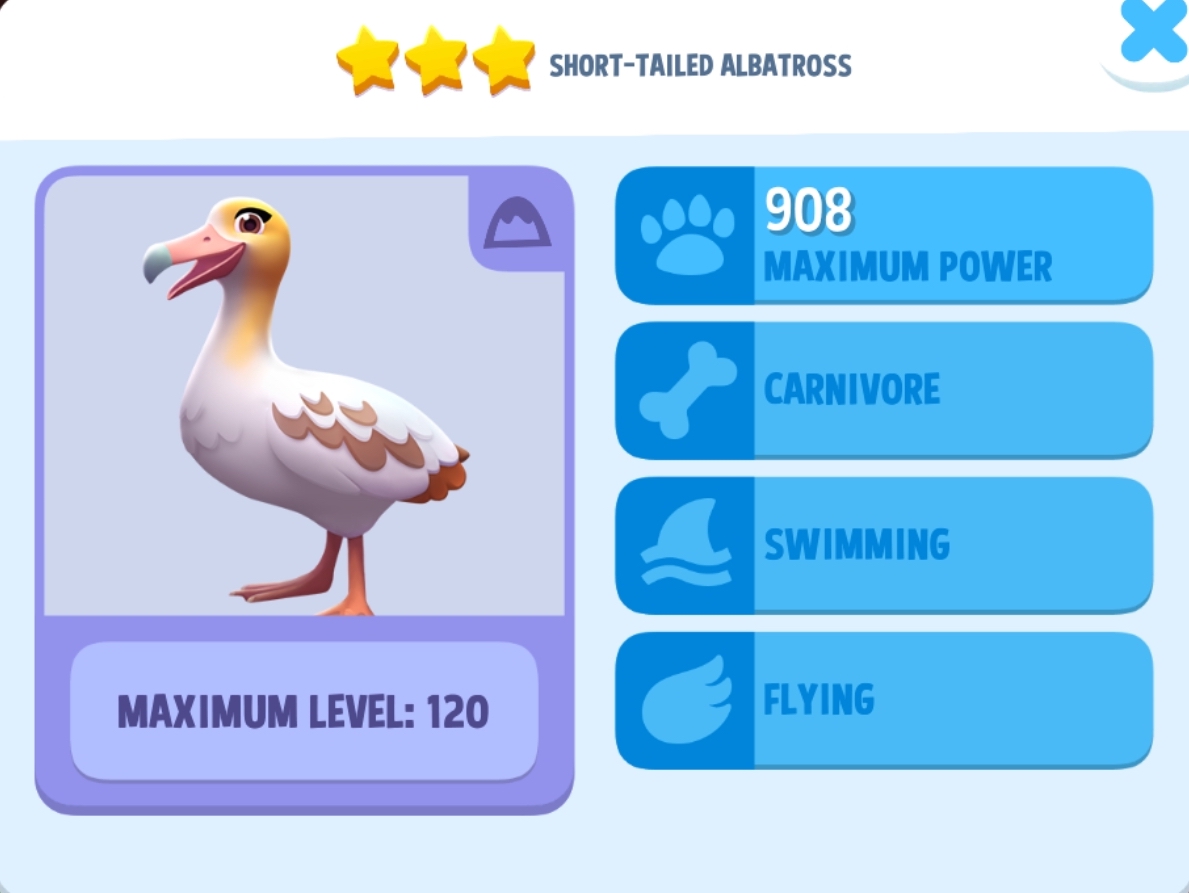Screen dimensions: 1189x893
Task: Choose the Swimming trait row
Action: [883, 545]
